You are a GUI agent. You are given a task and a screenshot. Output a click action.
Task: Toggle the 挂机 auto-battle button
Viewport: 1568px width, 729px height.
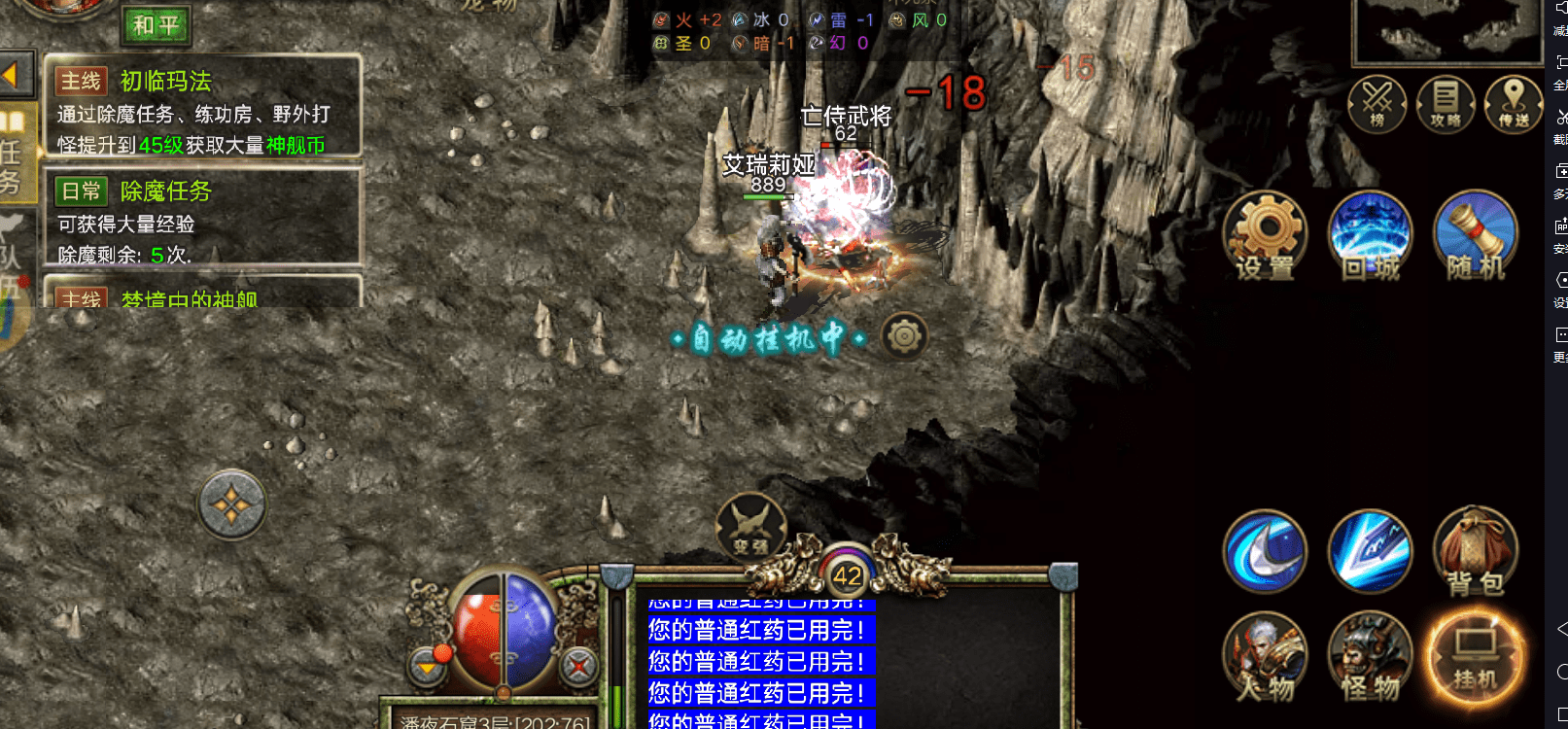[x=1475, y=656]
